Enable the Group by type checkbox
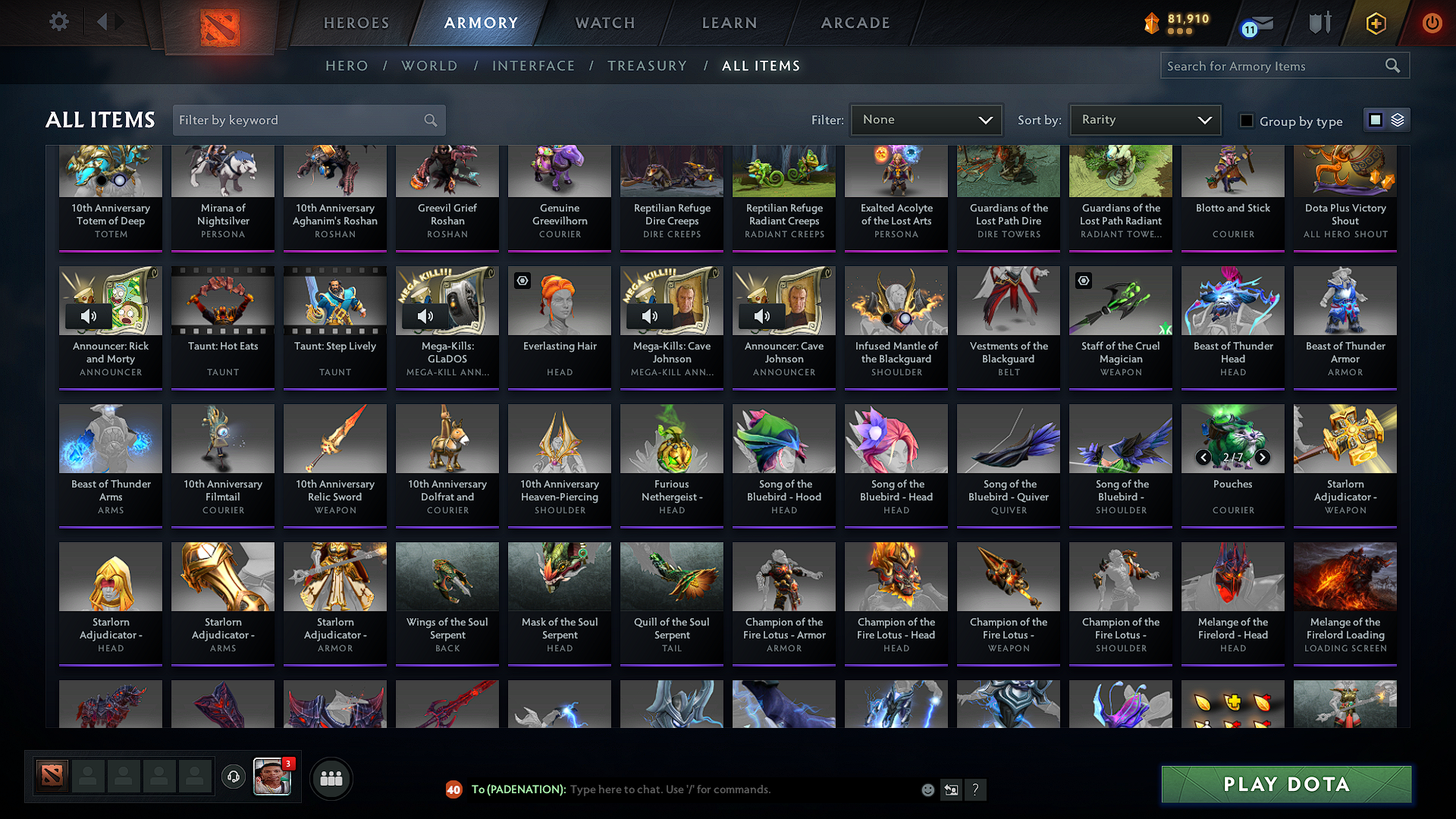 (x=1246, y=121)
